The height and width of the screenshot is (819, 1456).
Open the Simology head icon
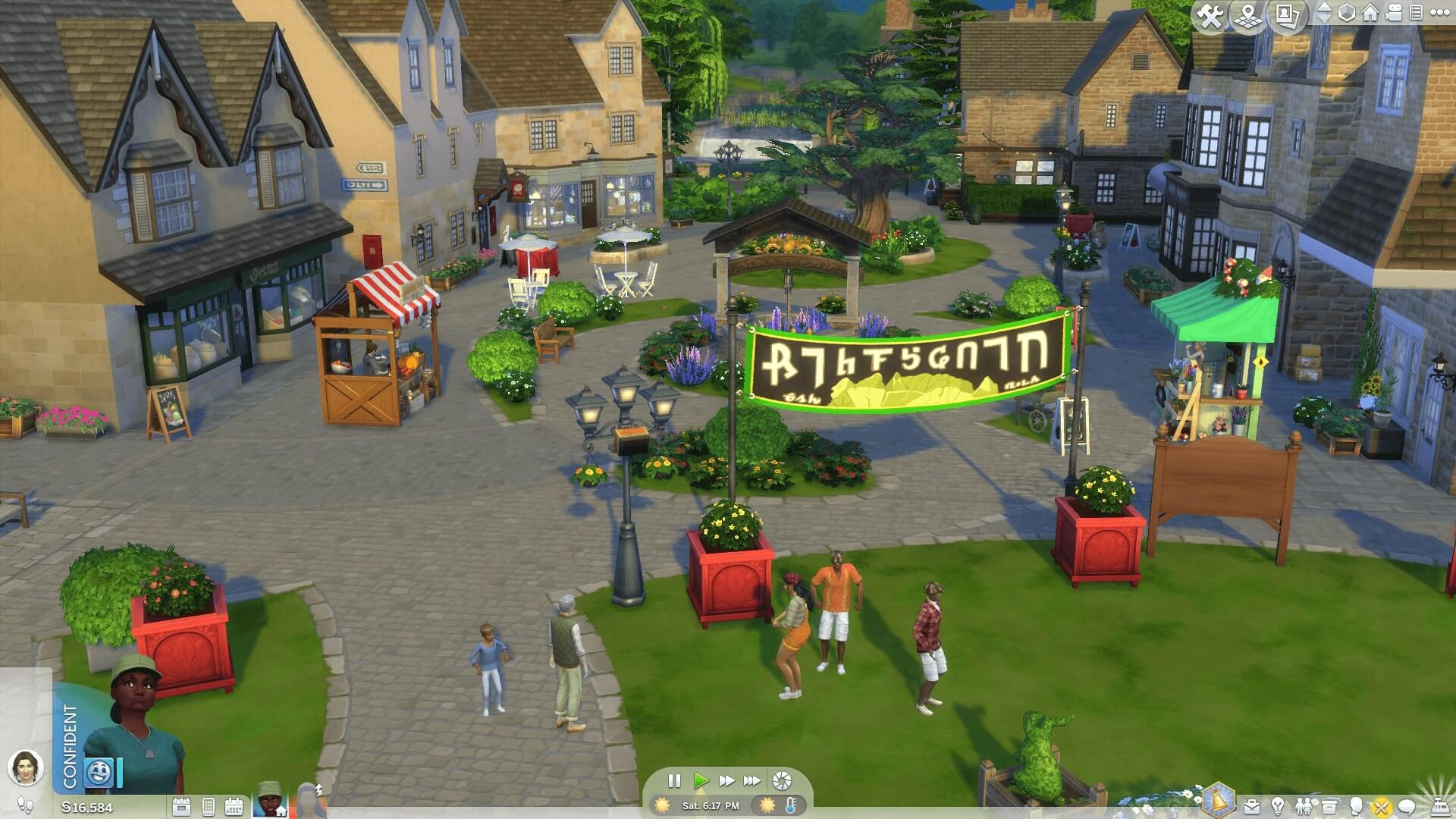(x=1356, y=805)
